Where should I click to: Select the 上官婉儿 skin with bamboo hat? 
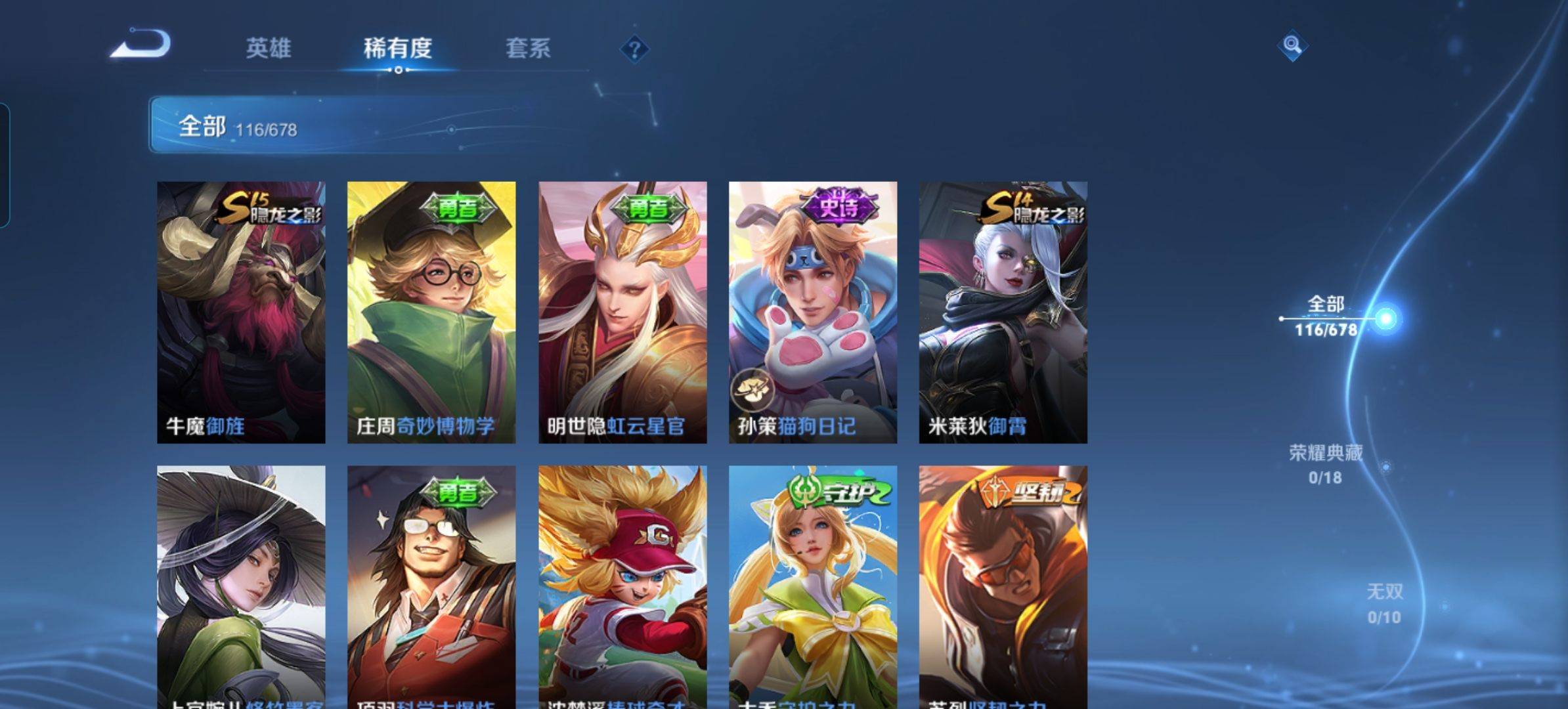tap(241, 588)
